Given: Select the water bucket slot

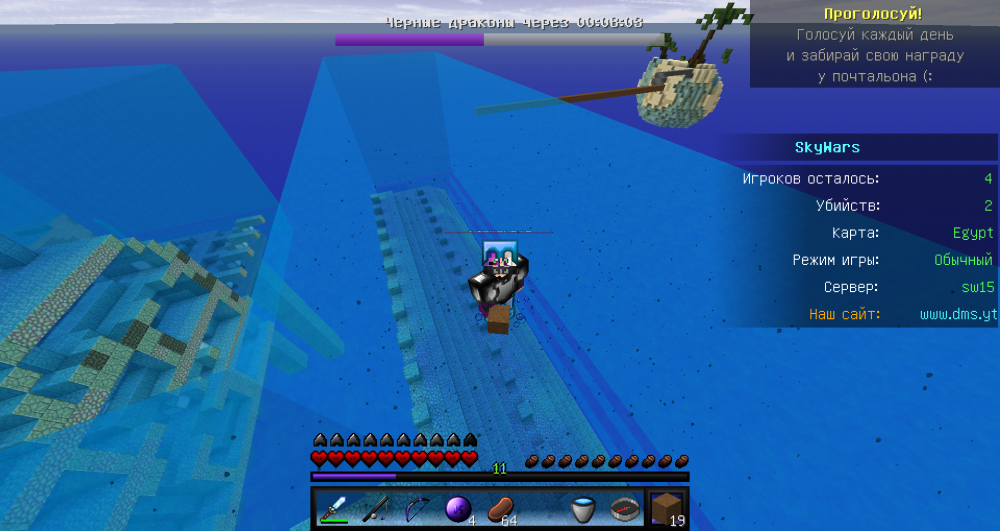Looking at the screenshot, I should coord(583,509).
